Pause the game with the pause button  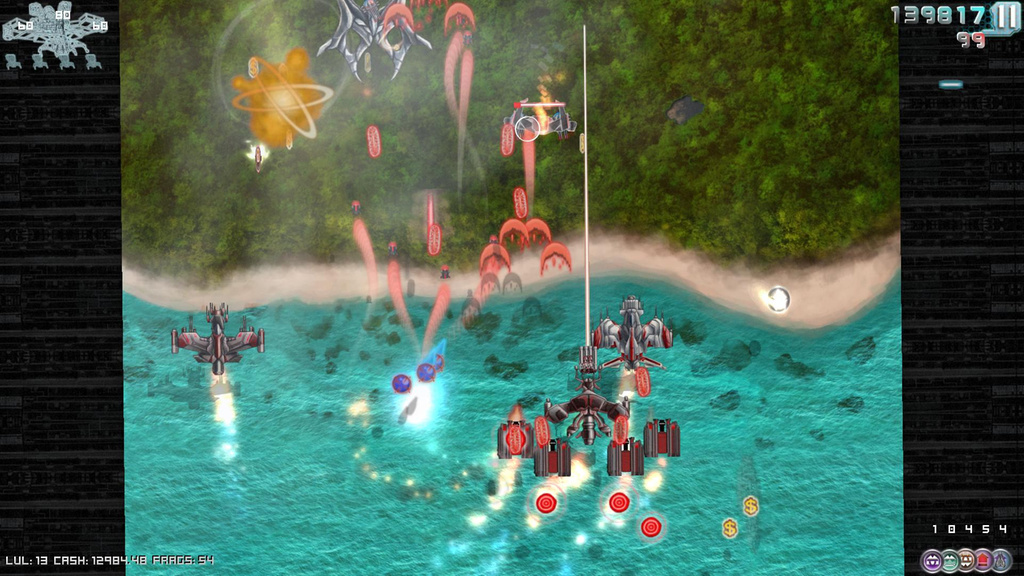tap(1005, 16)
